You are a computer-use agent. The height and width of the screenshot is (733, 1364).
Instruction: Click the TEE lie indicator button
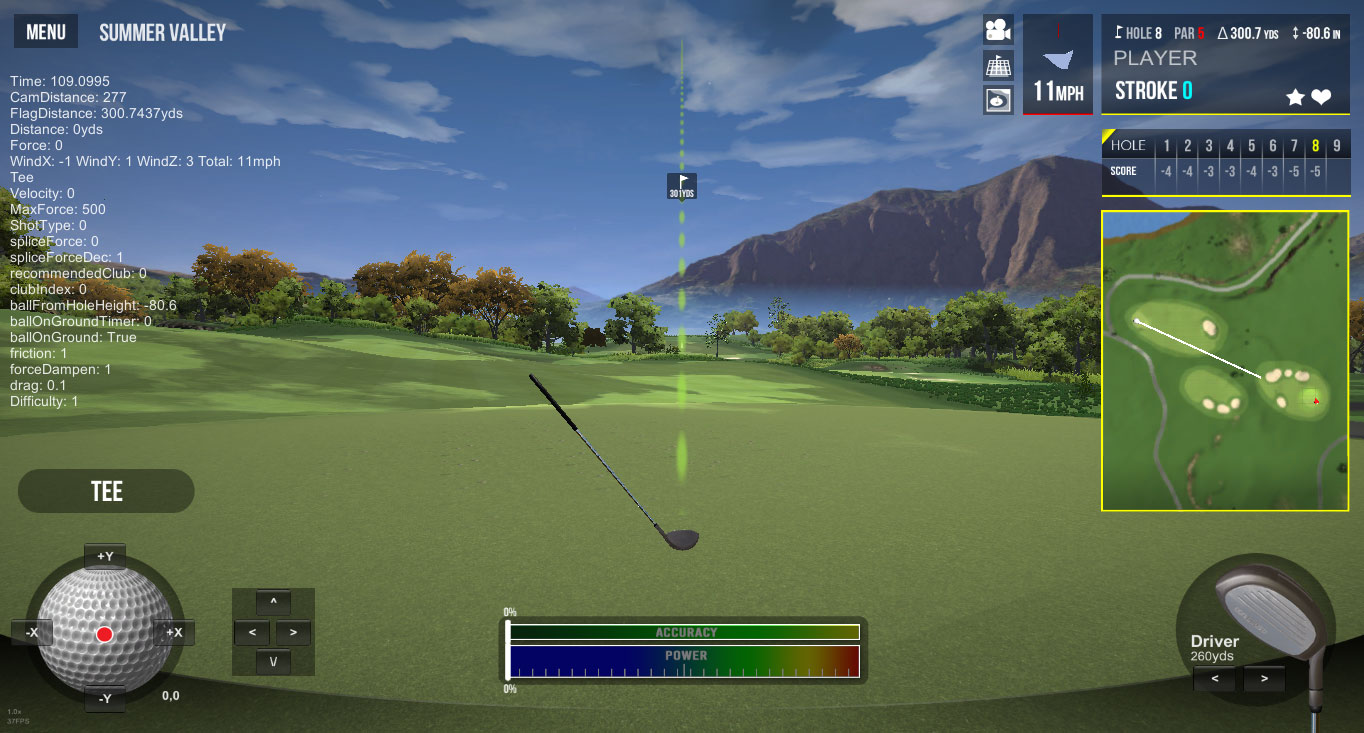point(106,491)
